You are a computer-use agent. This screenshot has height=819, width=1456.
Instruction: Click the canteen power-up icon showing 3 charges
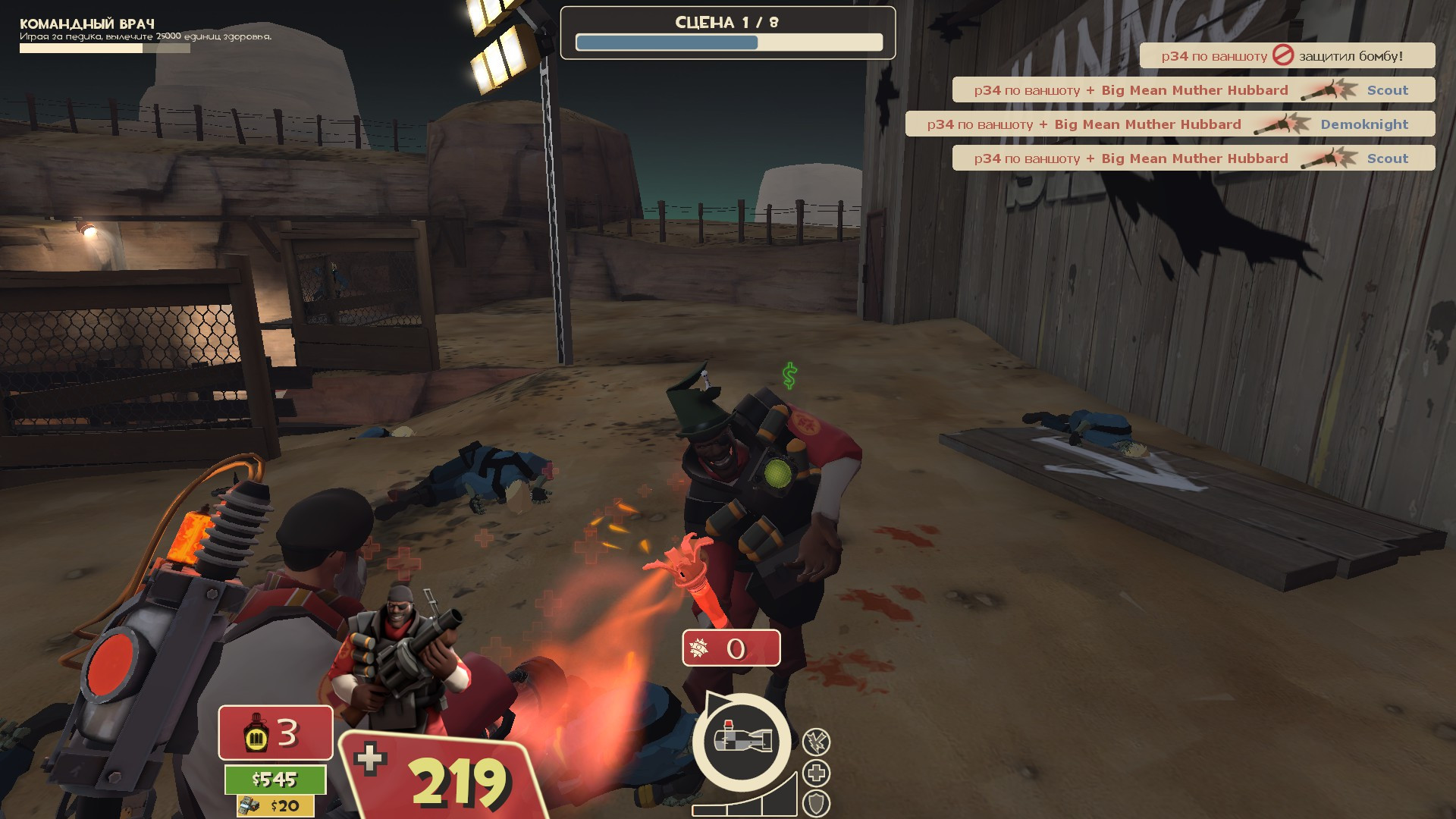point(256,733)
